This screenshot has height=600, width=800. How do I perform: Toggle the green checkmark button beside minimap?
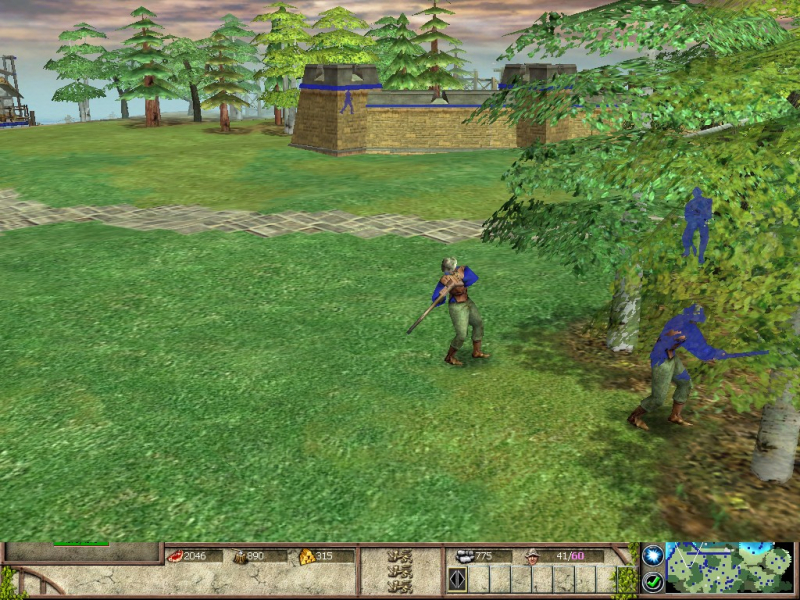pyautogui.click(x=652, y=580)
